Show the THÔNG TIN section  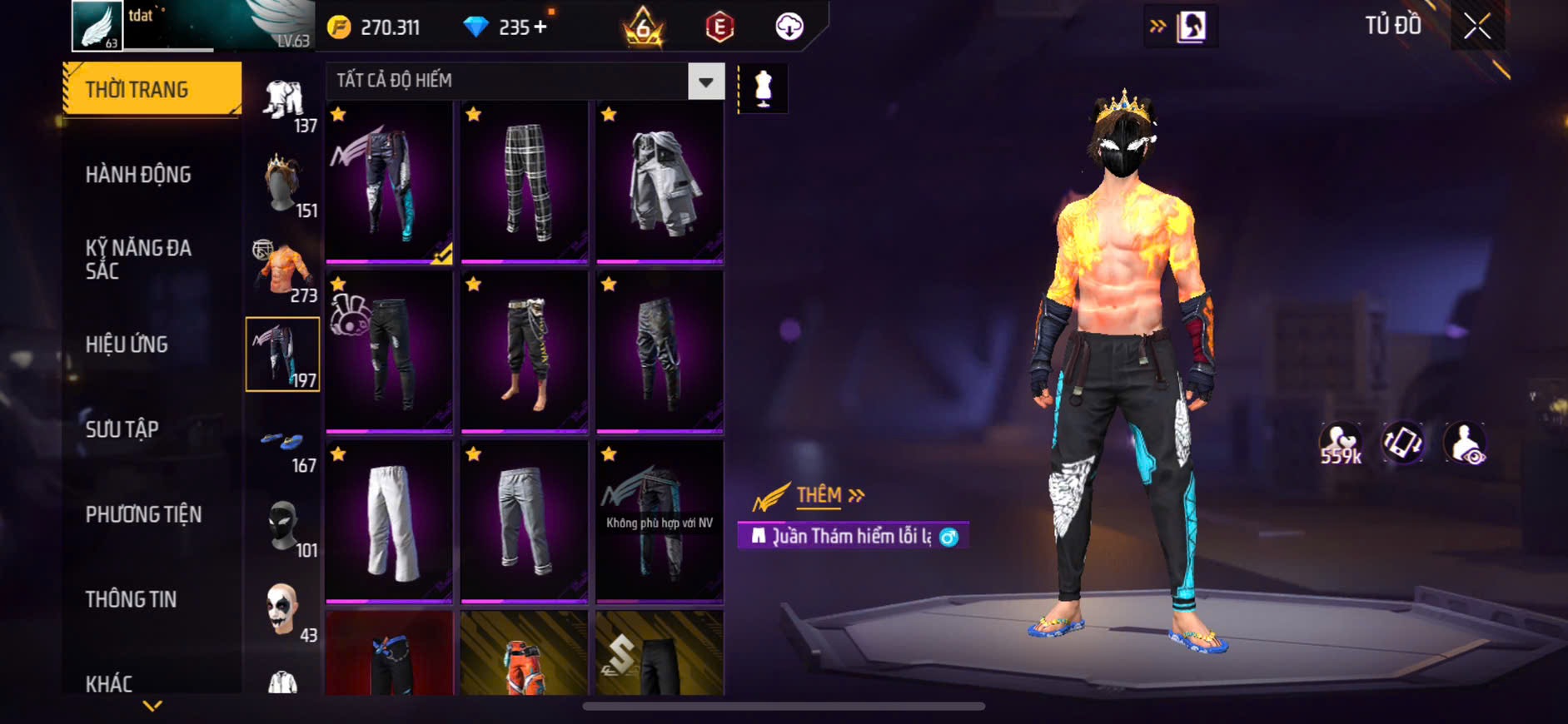tap(131, 599)
